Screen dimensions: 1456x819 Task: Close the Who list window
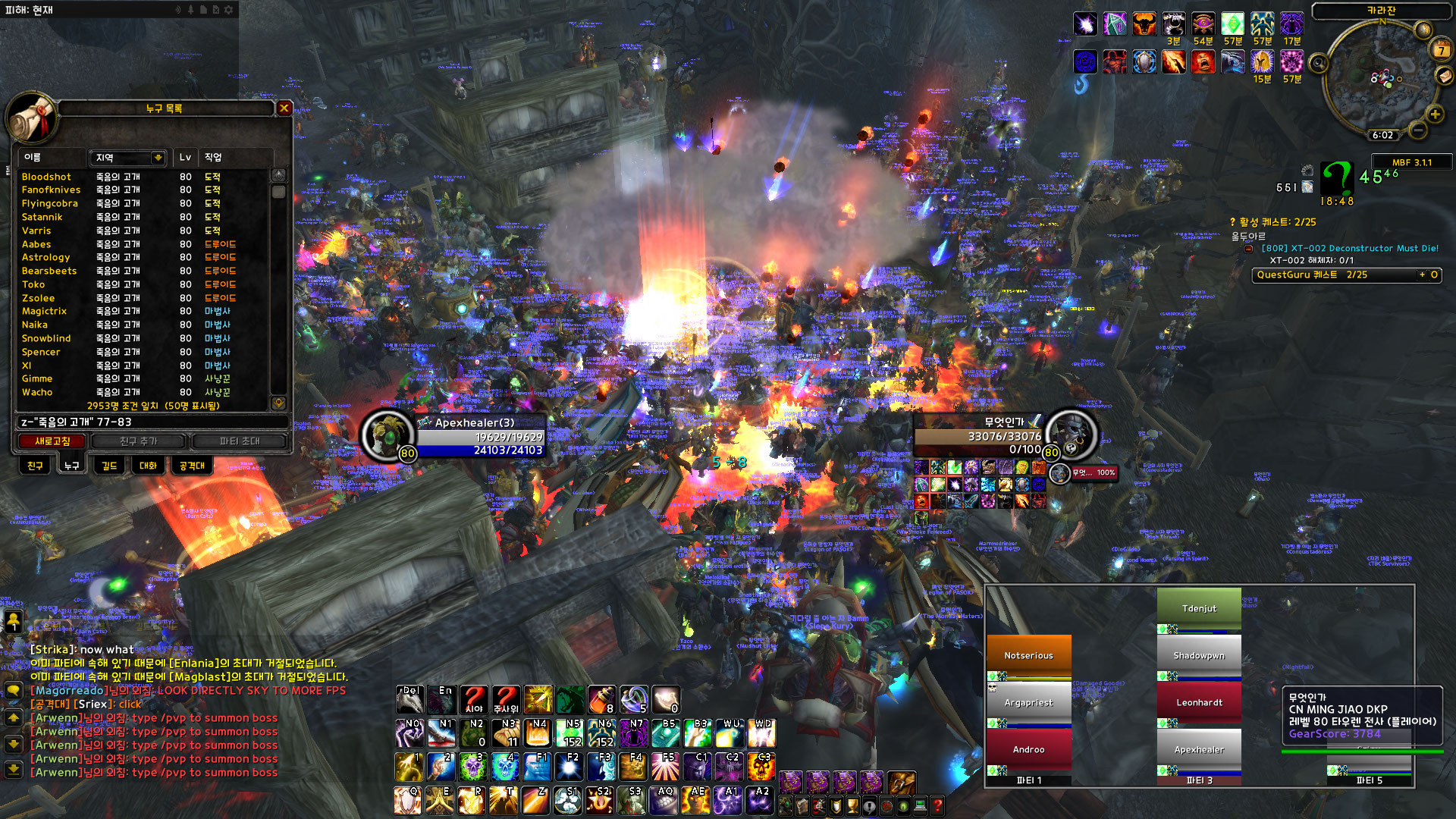point(284,108)
